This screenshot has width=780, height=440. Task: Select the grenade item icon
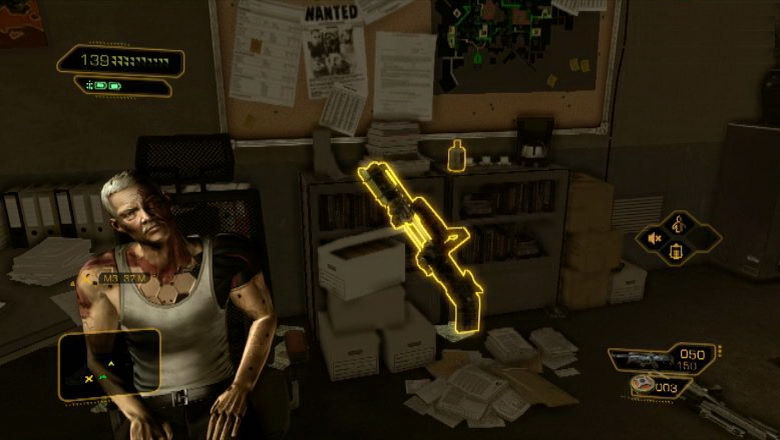[642, 387]
